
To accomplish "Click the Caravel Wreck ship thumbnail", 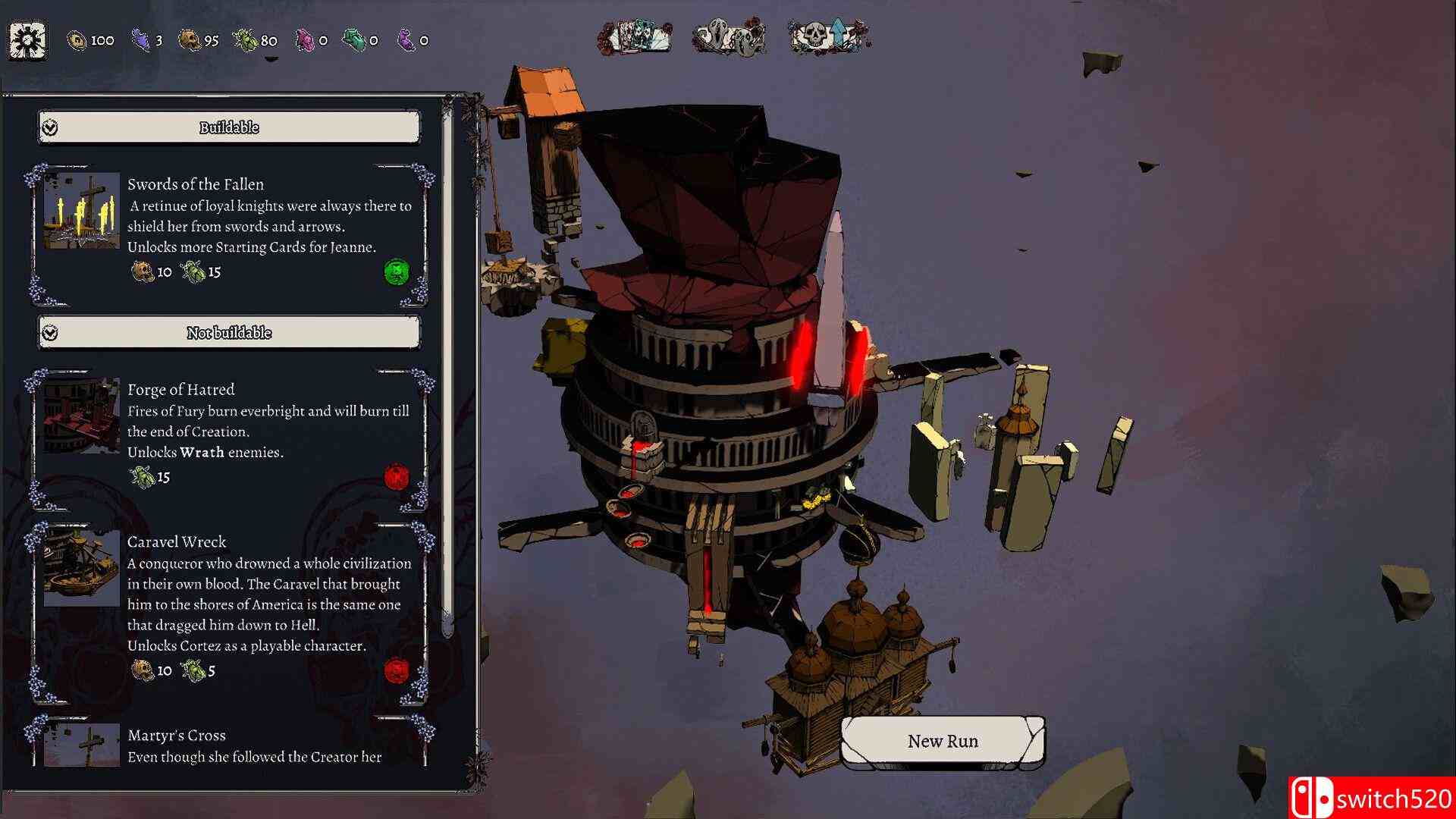I will click(82, 569).
